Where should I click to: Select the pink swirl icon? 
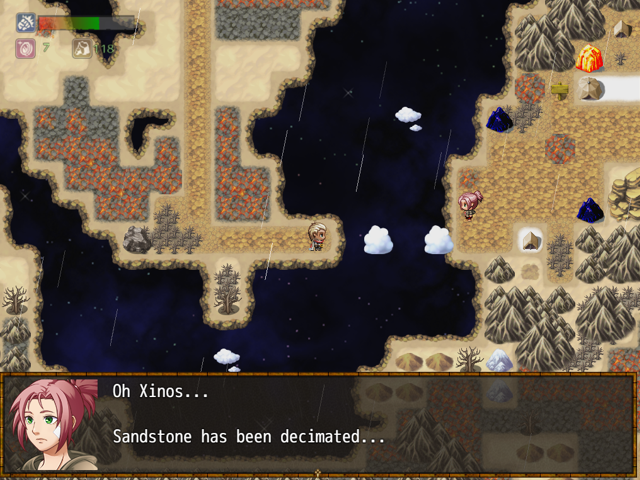coord(26,47)
